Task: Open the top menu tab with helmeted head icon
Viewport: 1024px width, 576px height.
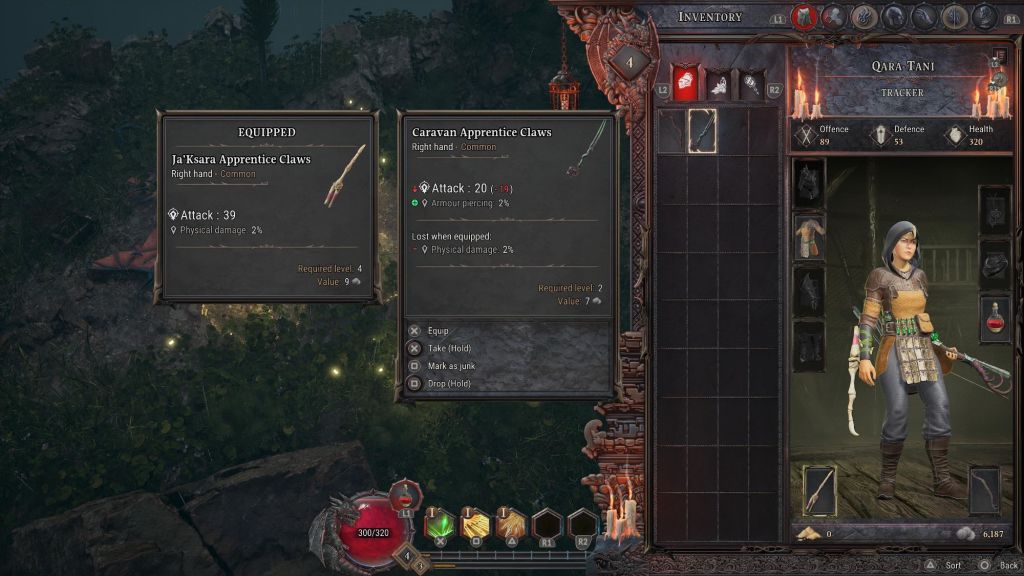Action: pos(894,17)
